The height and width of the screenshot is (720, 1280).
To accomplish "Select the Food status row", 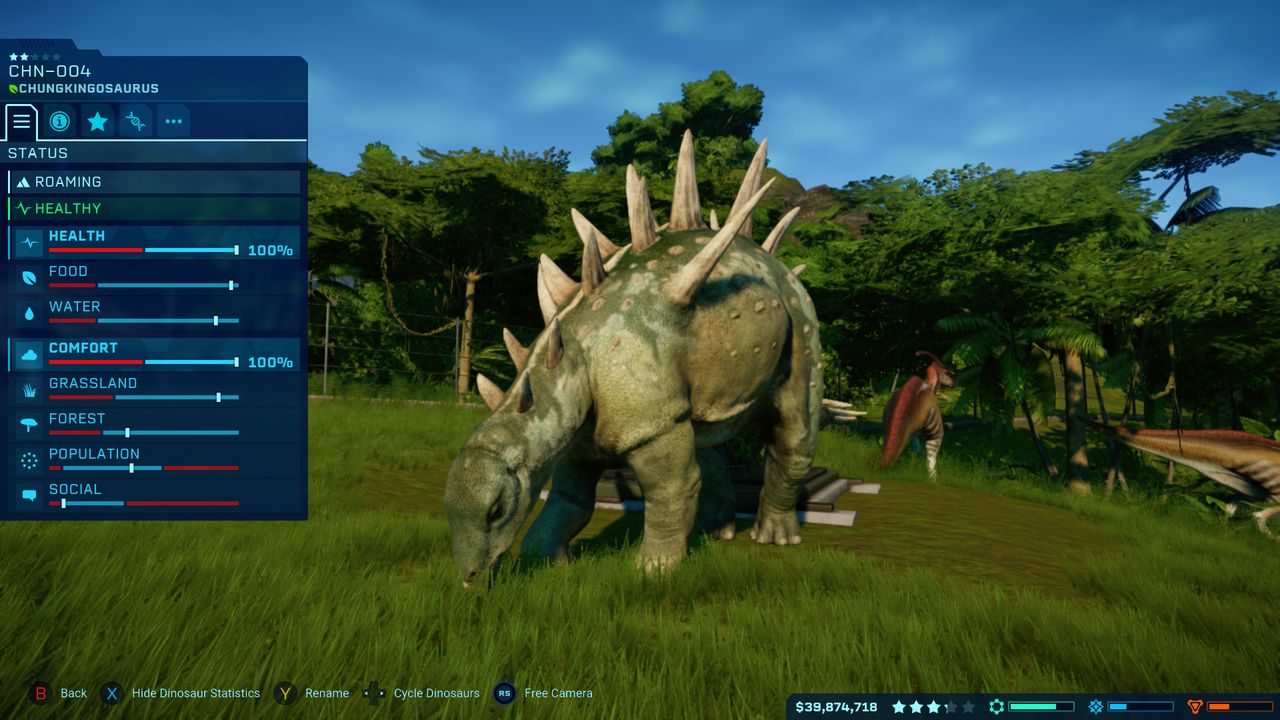I will [x=154, y=278].
